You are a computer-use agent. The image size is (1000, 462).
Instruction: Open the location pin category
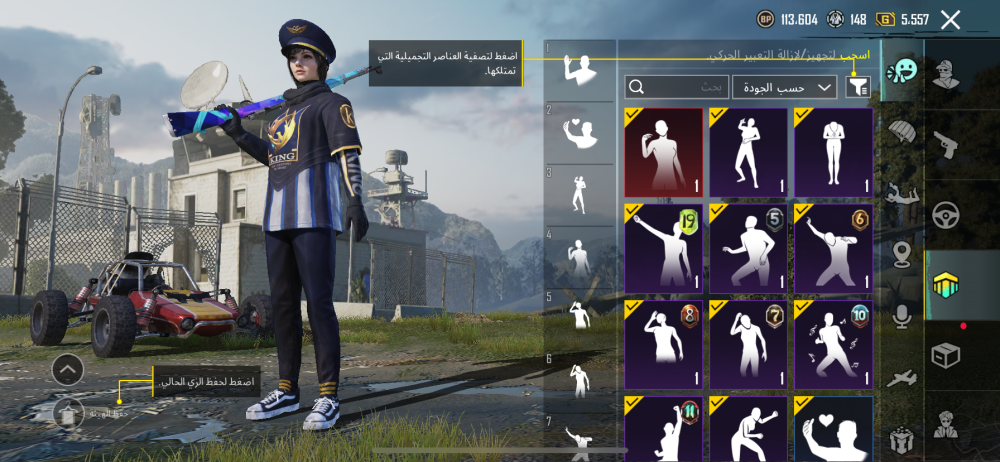coord(902,254)
